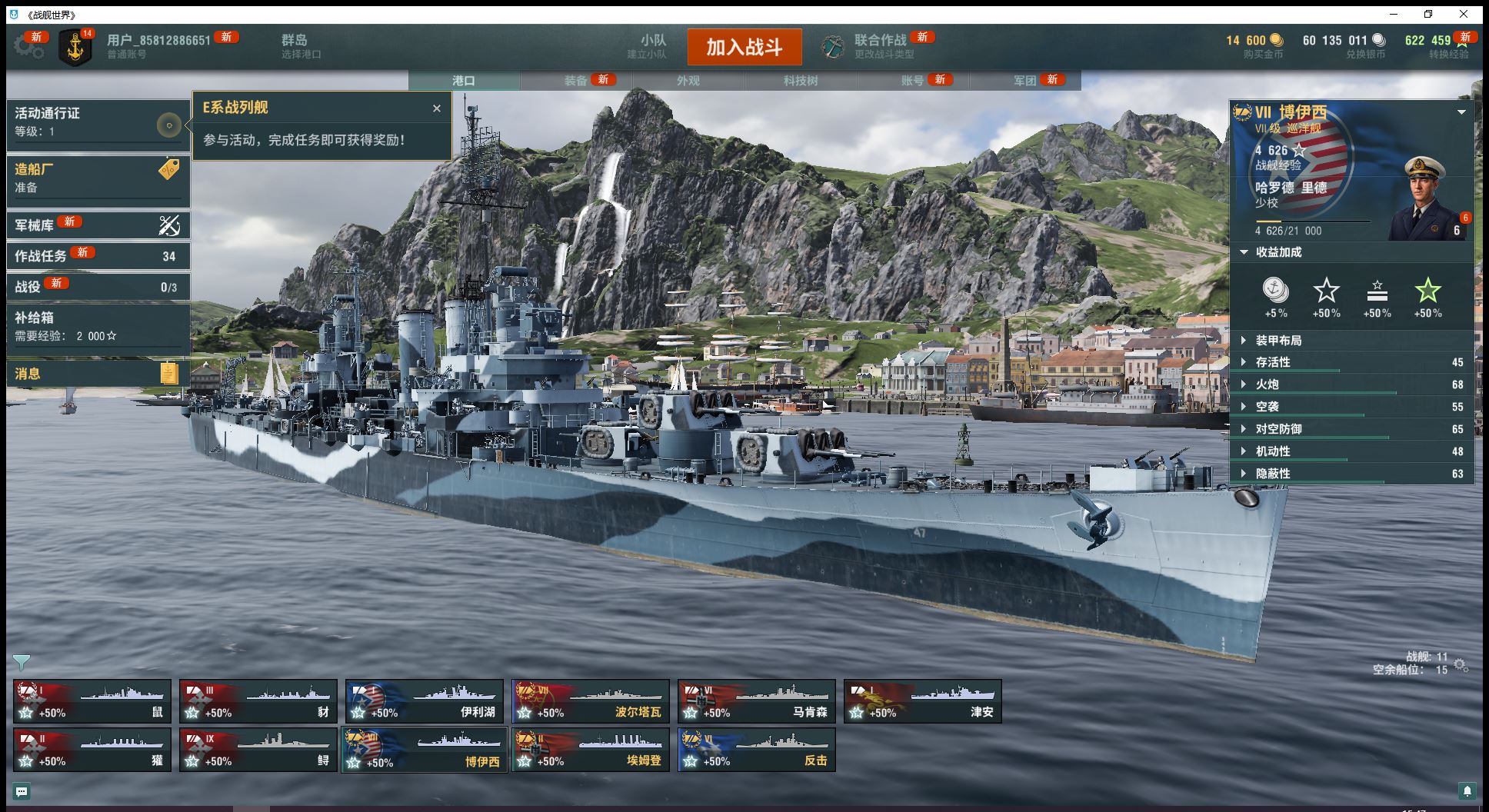Switch to the 科技树 tab
The height and width of the screenshot is (812, 1489).
(x=800, y=81)
